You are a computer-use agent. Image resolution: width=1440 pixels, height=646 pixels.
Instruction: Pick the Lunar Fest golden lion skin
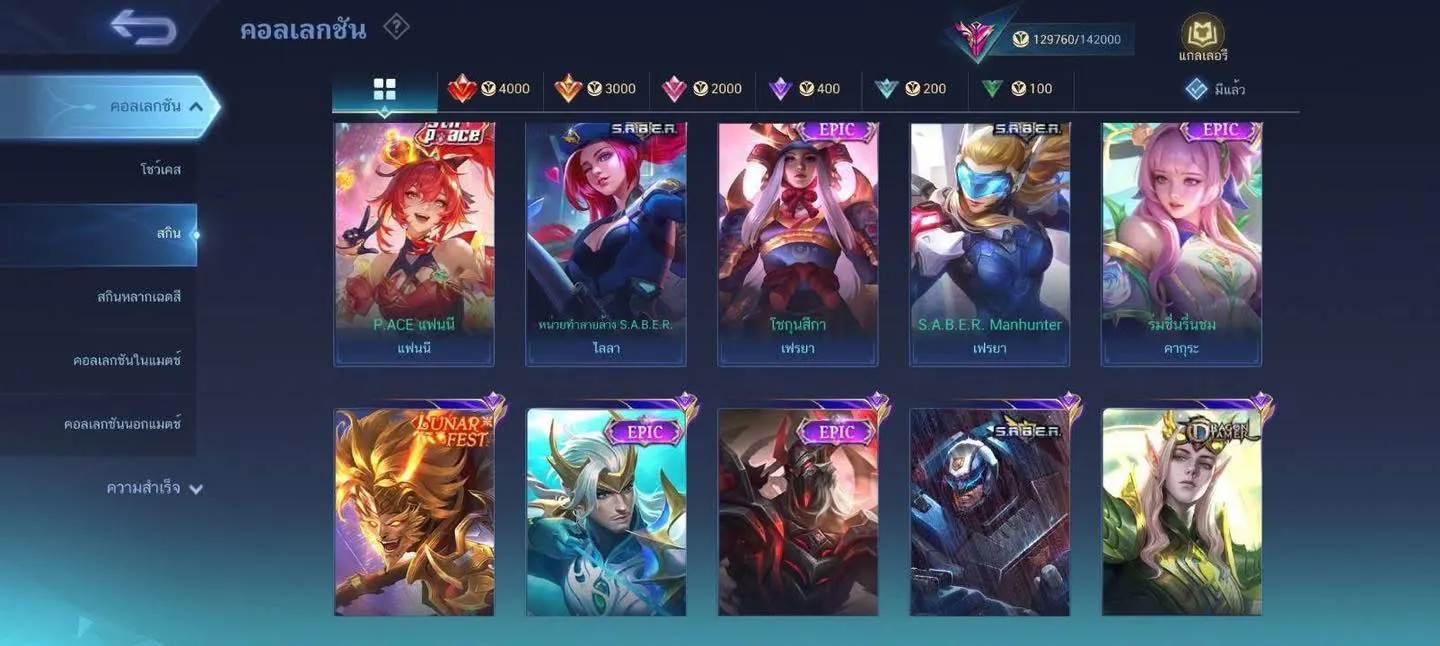(414, 511)
